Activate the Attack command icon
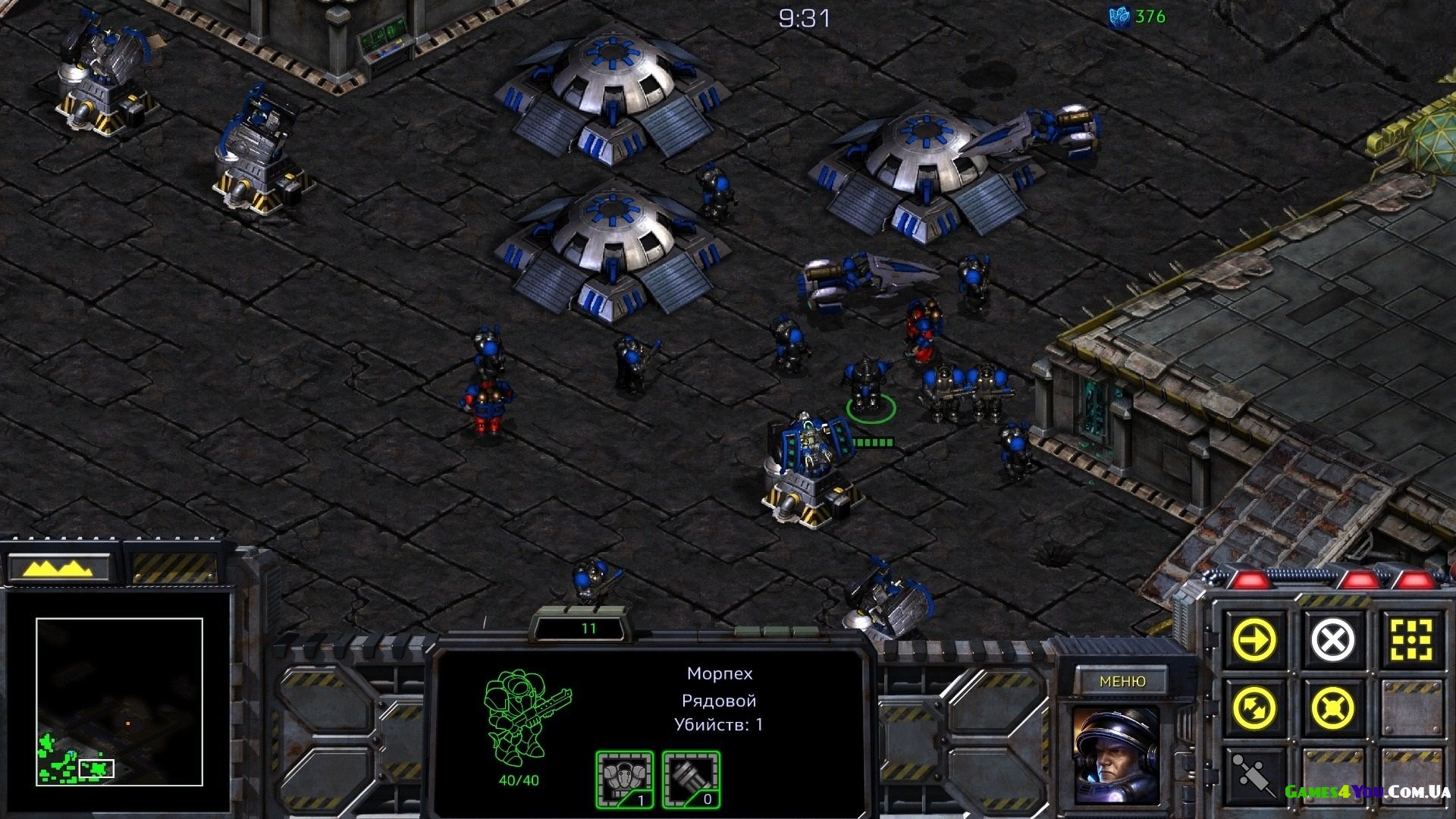Image resolution: width=1456 pixels, height=819 pixels. [1410, 640]
